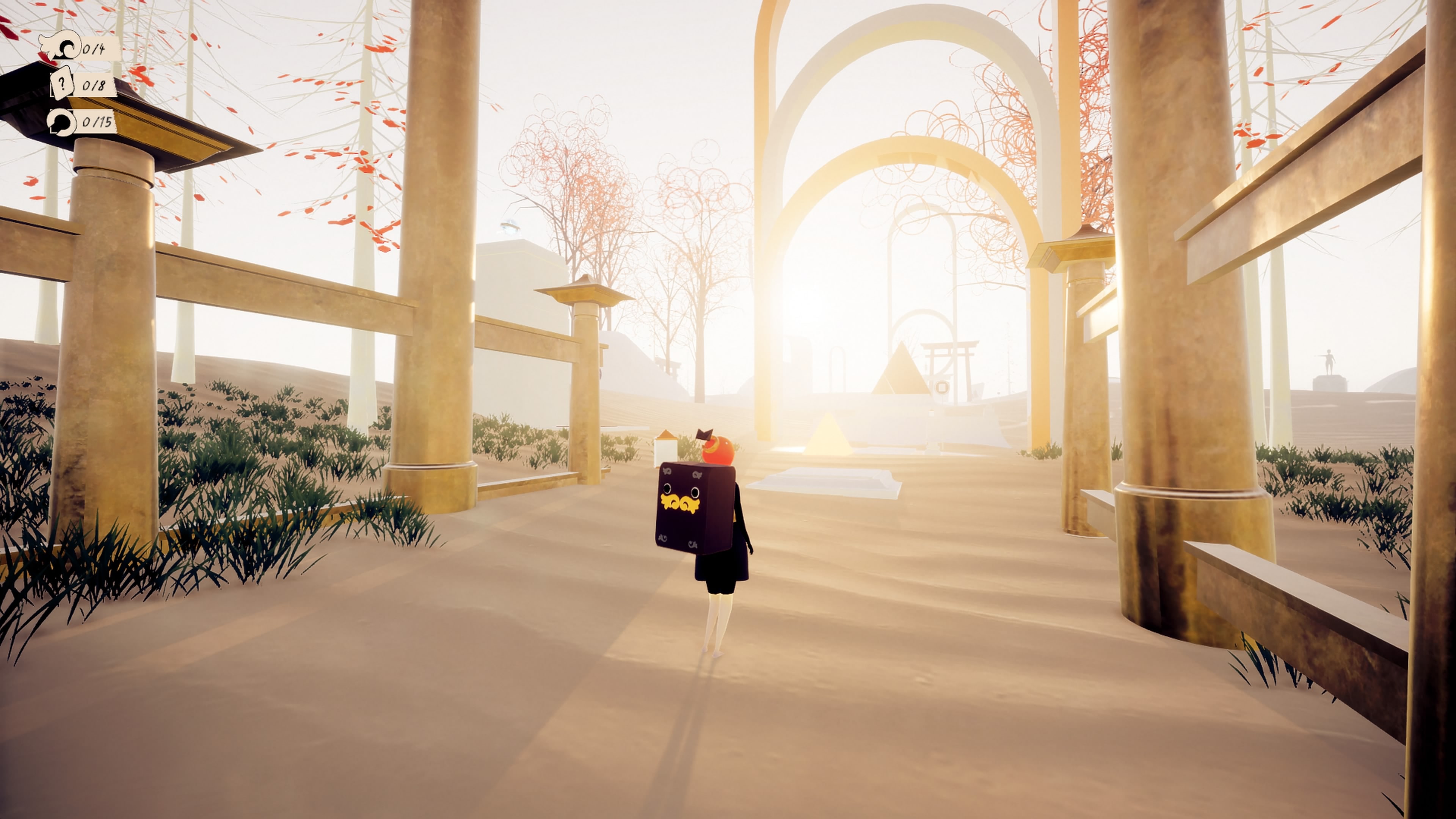Click the 0/4 counter label
This screenshot has width=1456, height=819.
tap(94, 50)
